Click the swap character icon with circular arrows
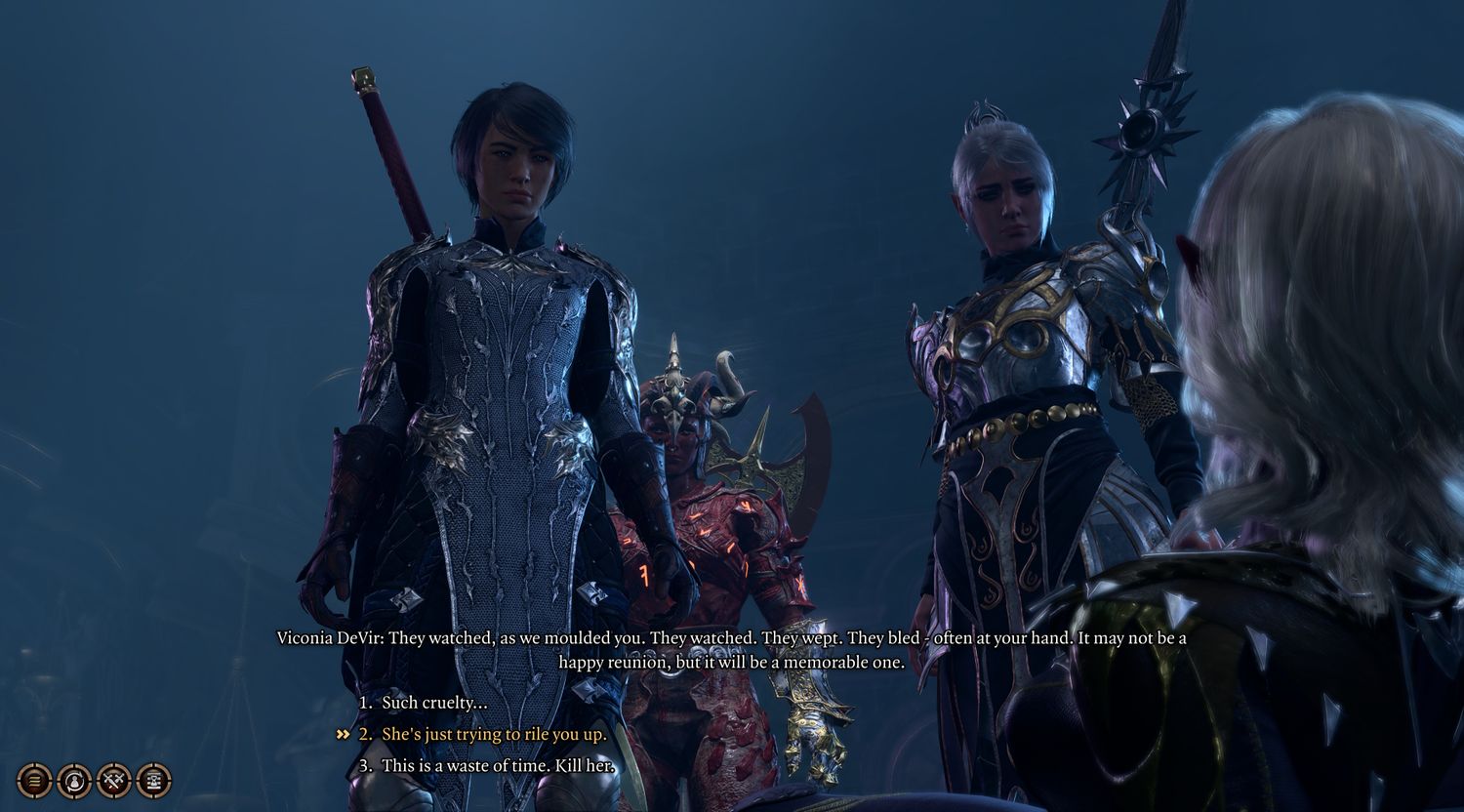The image size is (1464, 812). 74,781
